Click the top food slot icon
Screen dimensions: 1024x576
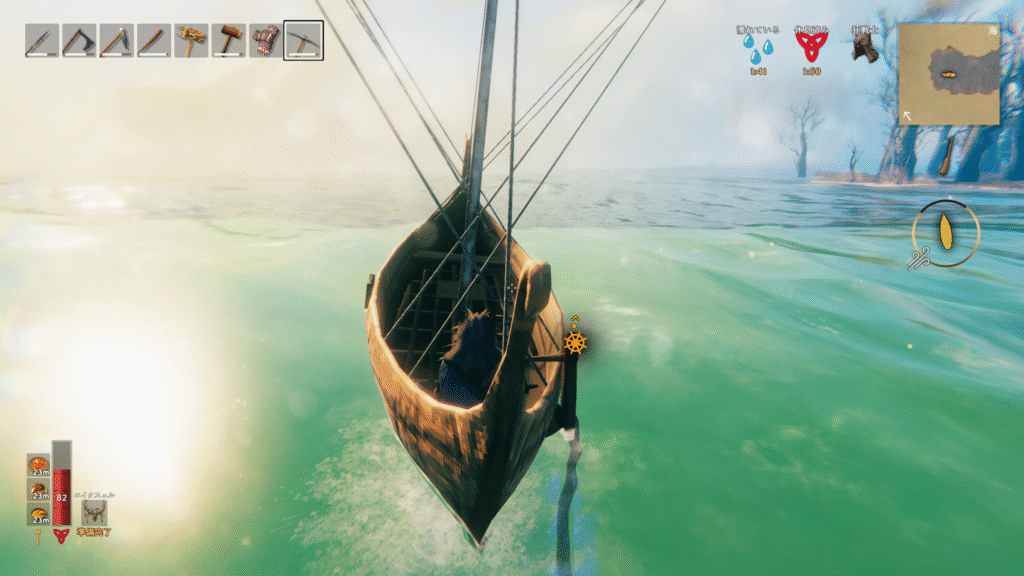39,464
